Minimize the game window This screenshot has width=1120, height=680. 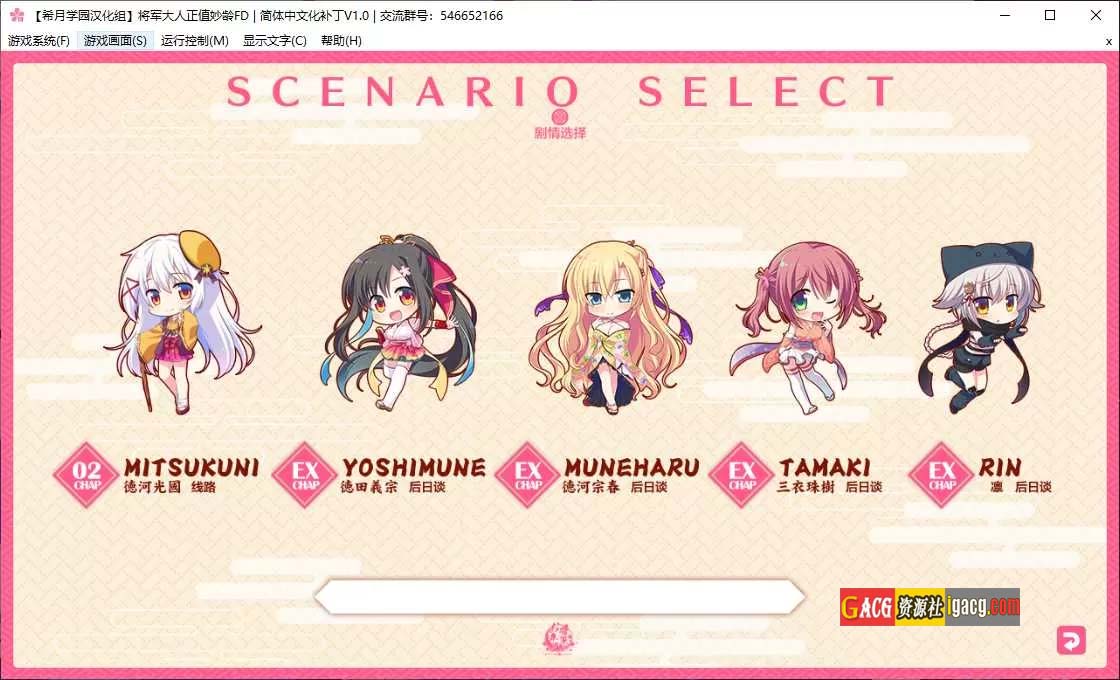tap(1004, 15)
